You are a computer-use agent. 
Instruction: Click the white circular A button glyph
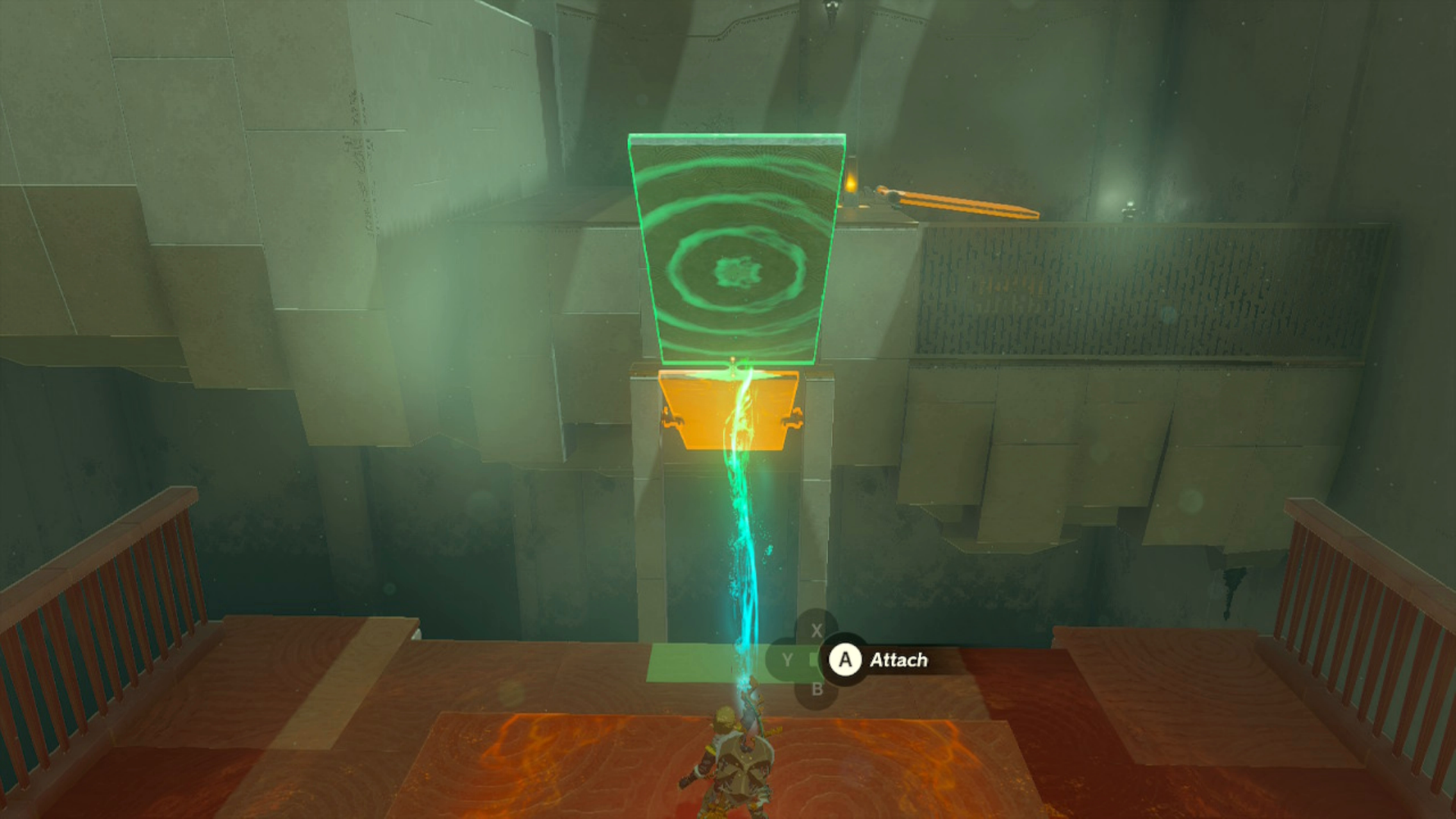[x=845, y=659]
